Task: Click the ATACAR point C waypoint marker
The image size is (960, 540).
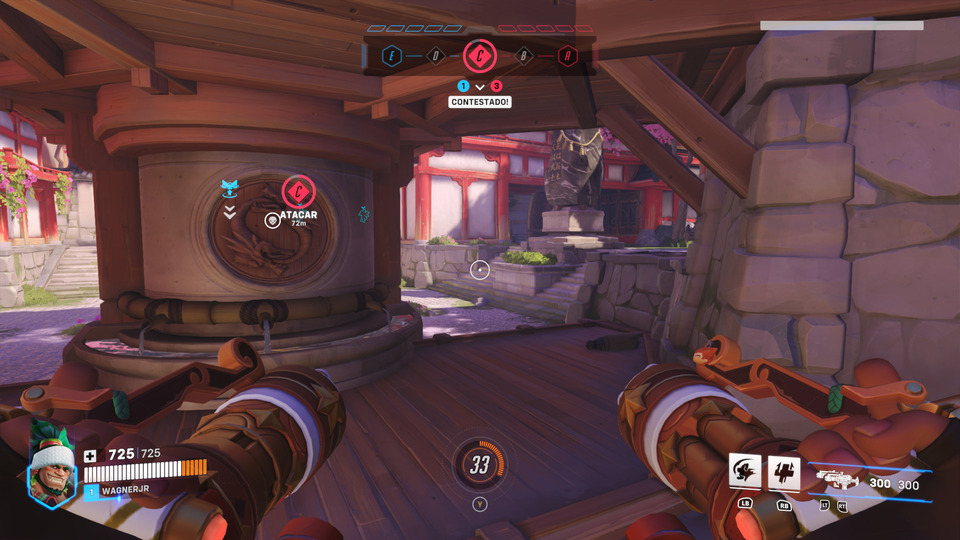Action: click(x=298, y=192)
